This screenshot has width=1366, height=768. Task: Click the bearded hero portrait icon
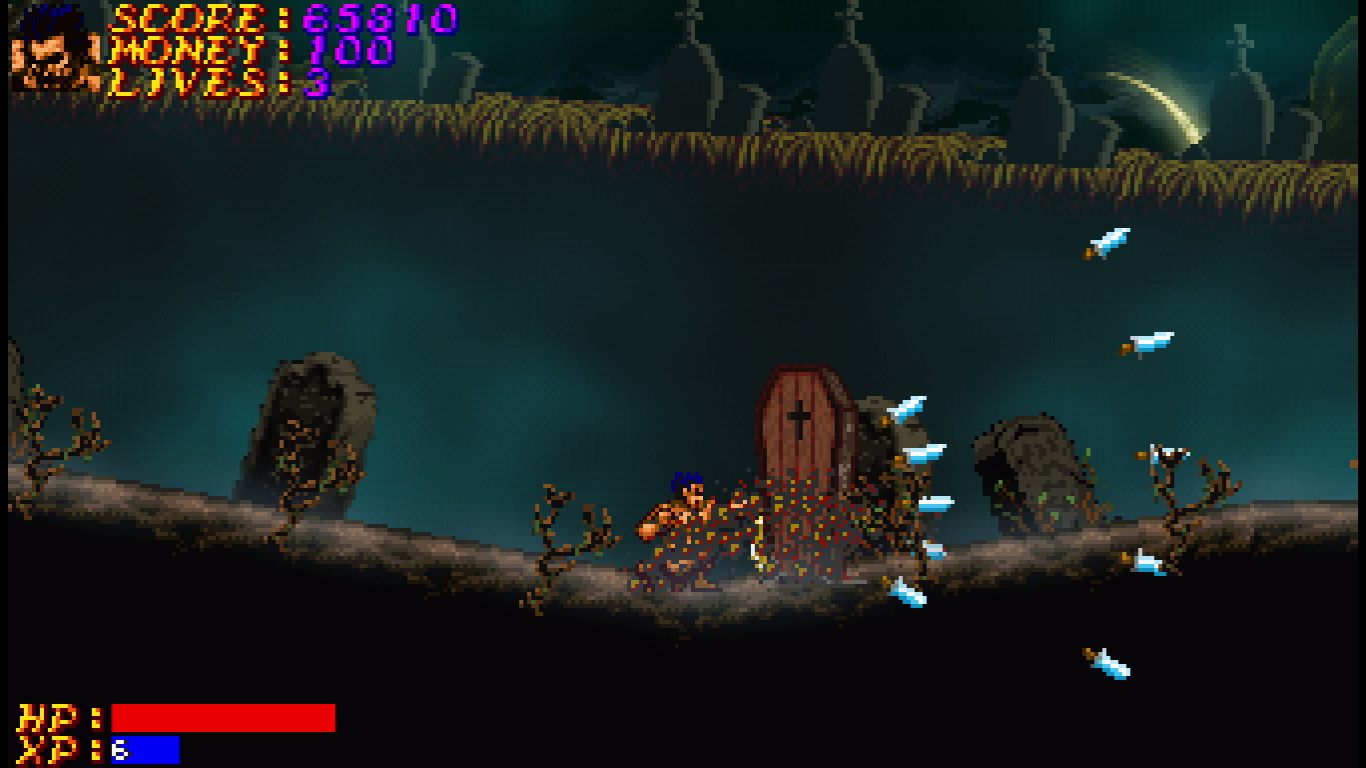pyautogui.click(x=56, y=50)
